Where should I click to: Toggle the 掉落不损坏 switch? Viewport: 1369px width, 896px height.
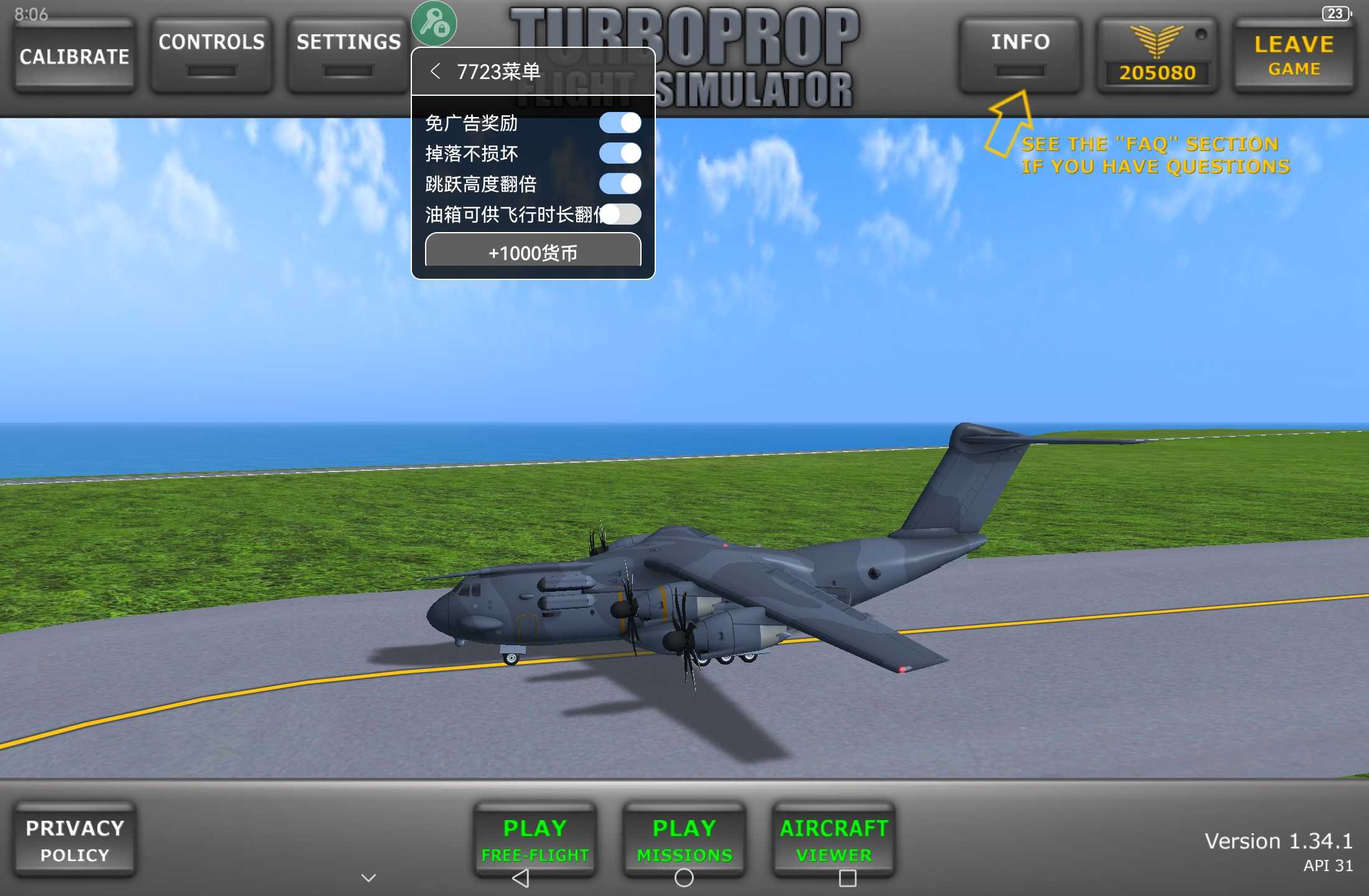tap(620, 153)
